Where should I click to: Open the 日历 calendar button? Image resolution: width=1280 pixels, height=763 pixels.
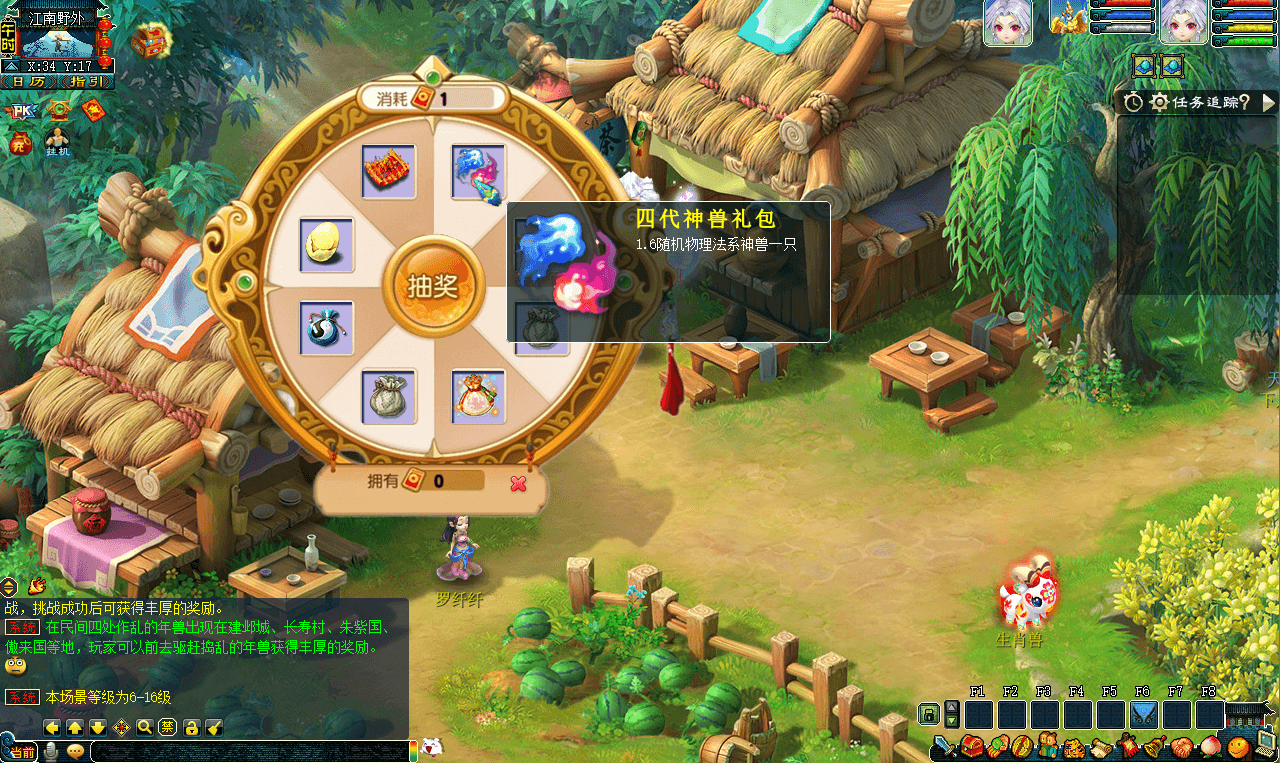click(28, 82)
